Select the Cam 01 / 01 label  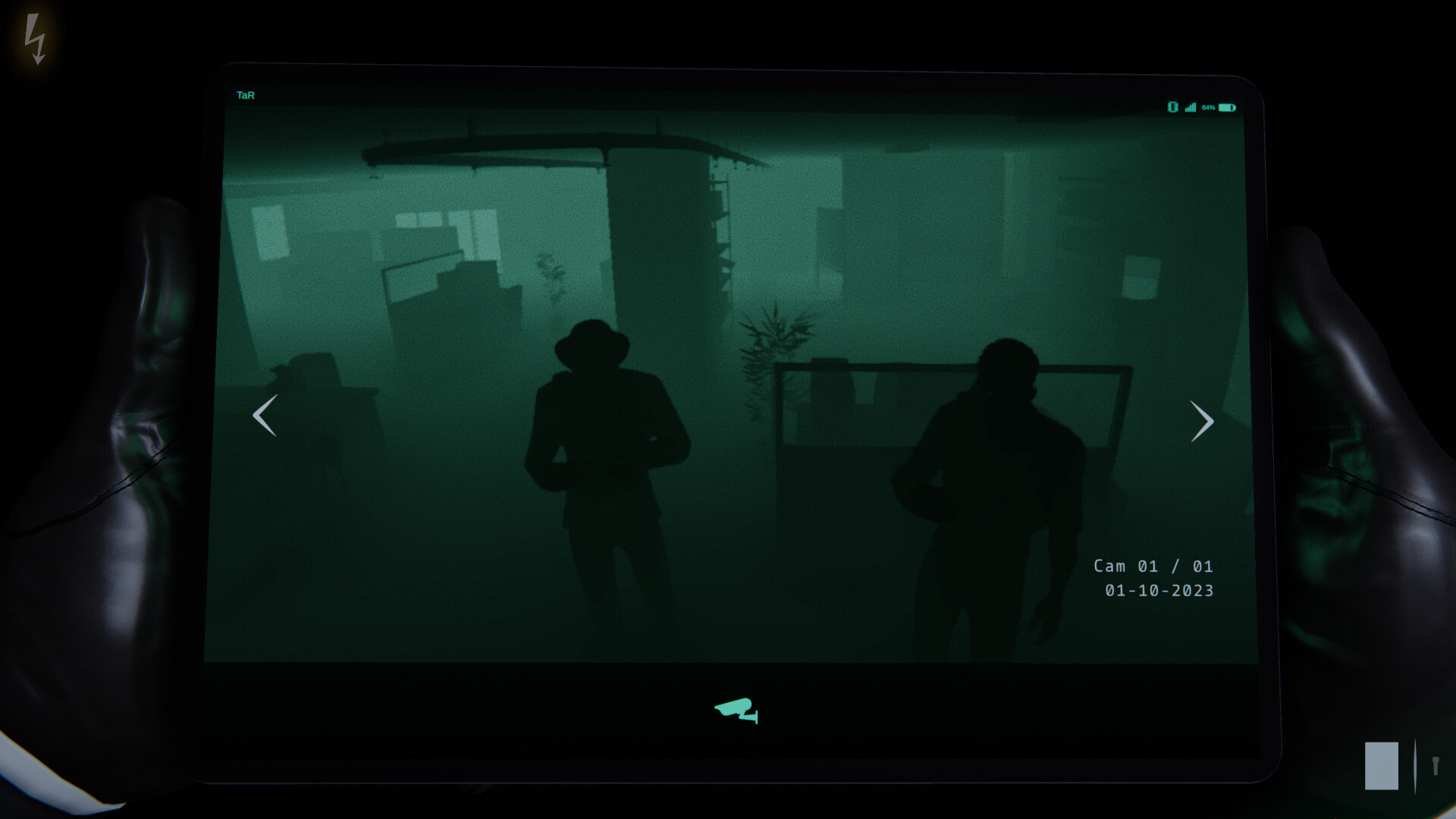click(1154, 565)
